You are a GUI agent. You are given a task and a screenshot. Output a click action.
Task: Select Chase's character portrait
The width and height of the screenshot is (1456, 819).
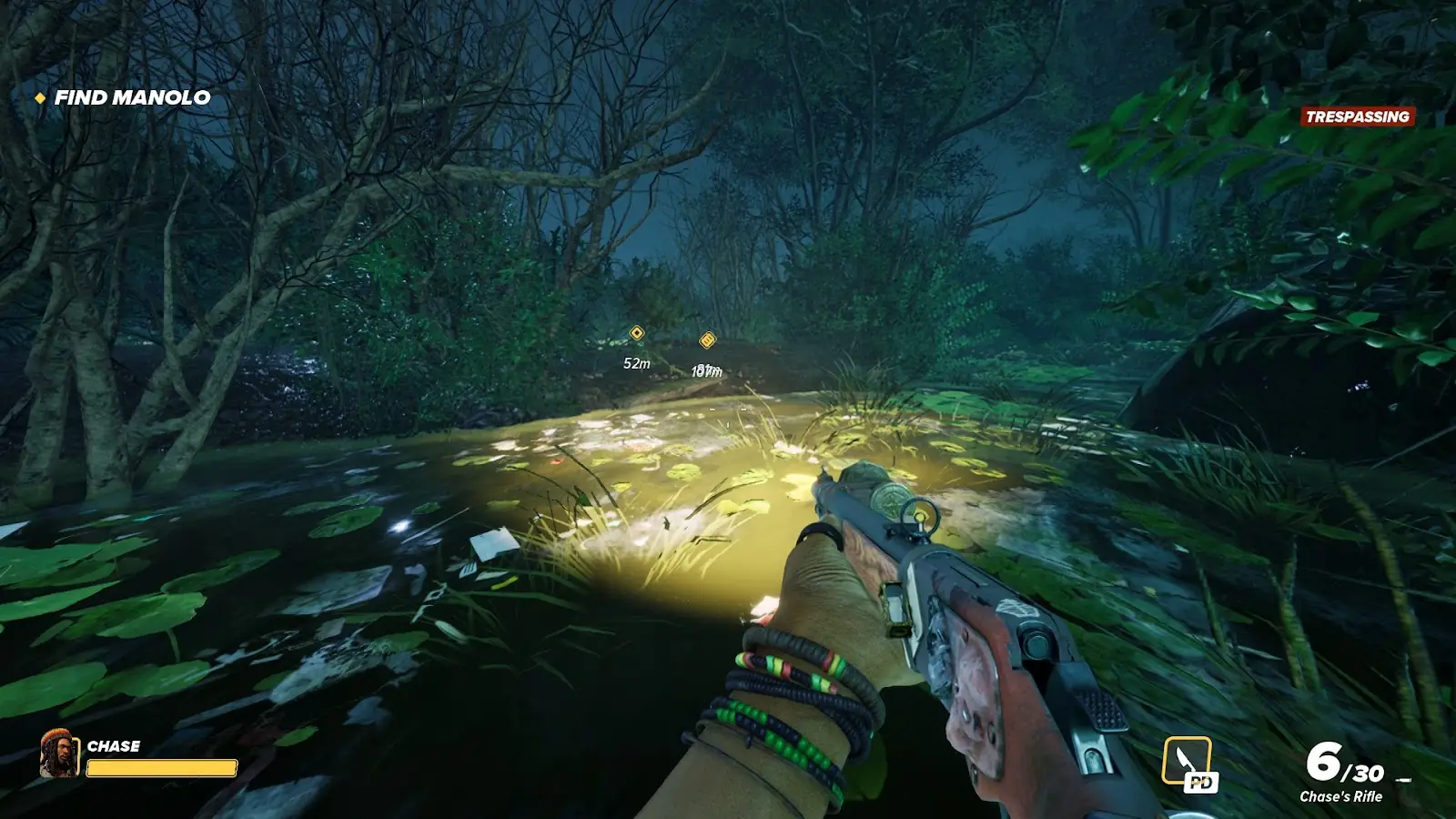pos(60,754)
